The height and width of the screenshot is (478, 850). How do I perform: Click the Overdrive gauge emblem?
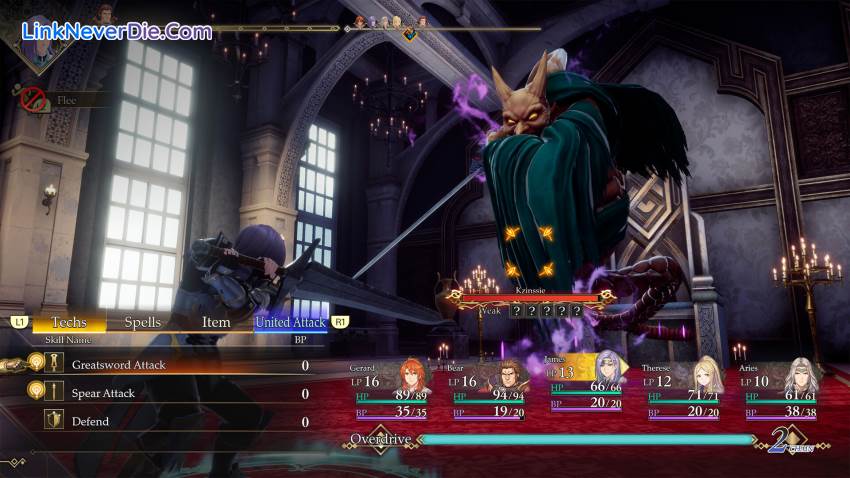point(379,440)
